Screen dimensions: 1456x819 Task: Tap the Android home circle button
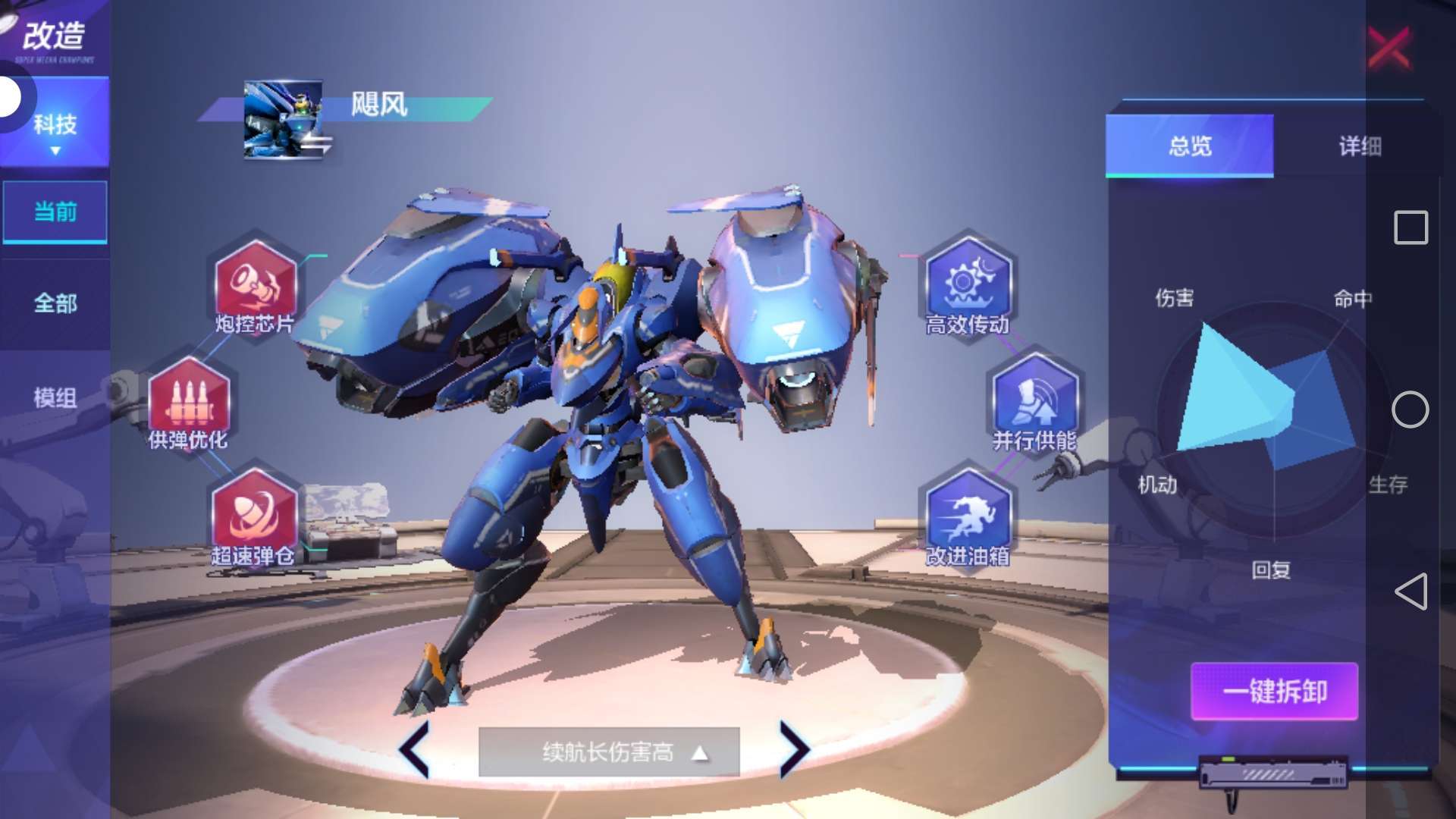(1410, 409)
